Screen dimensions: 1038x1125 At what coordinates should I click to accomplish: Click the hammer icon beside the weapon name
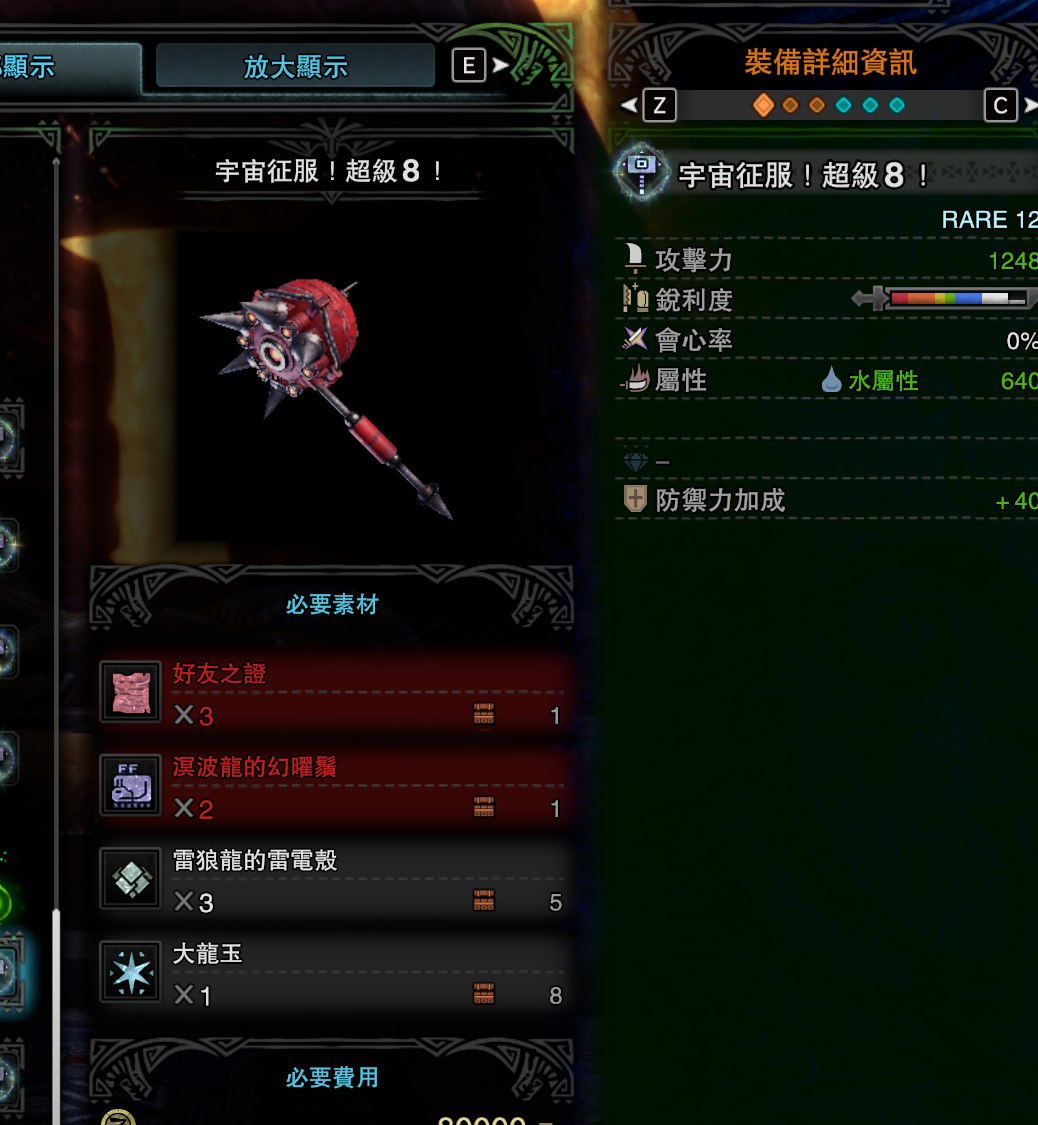pyautogui.click(x=640, y=174)
